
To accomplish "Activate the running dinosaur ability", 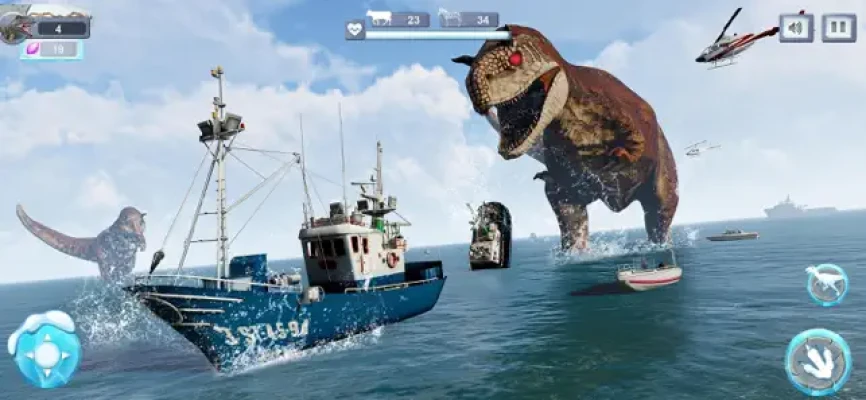I will point(827,285).
